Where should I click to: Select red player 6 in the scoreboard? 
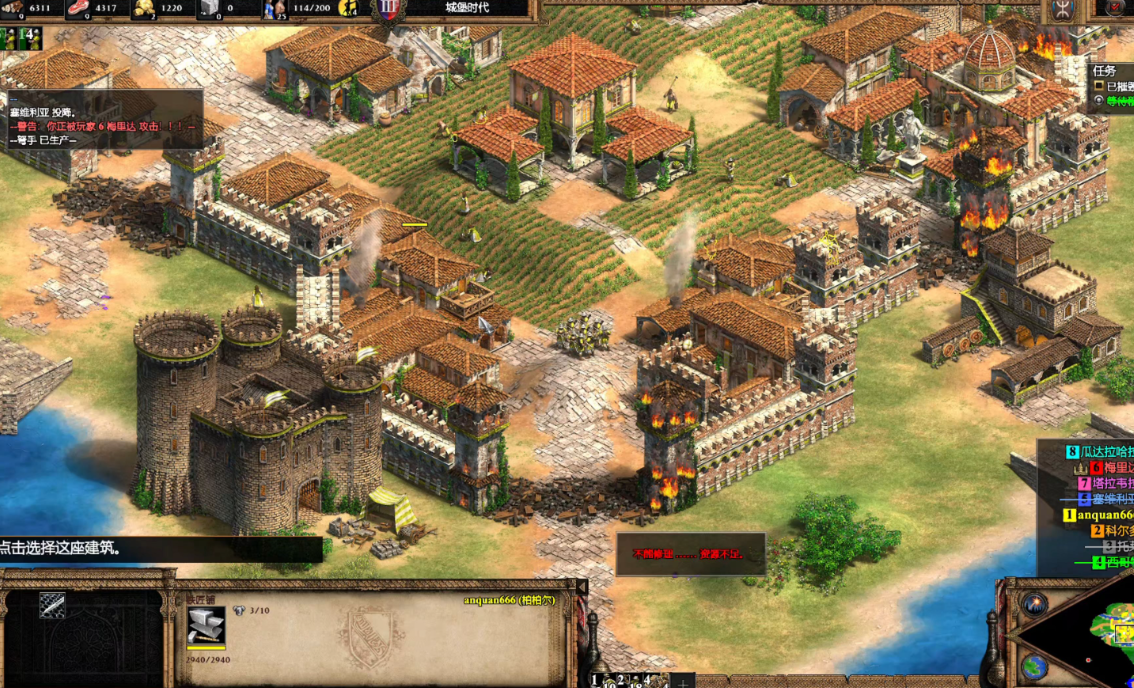point(1106,467)
